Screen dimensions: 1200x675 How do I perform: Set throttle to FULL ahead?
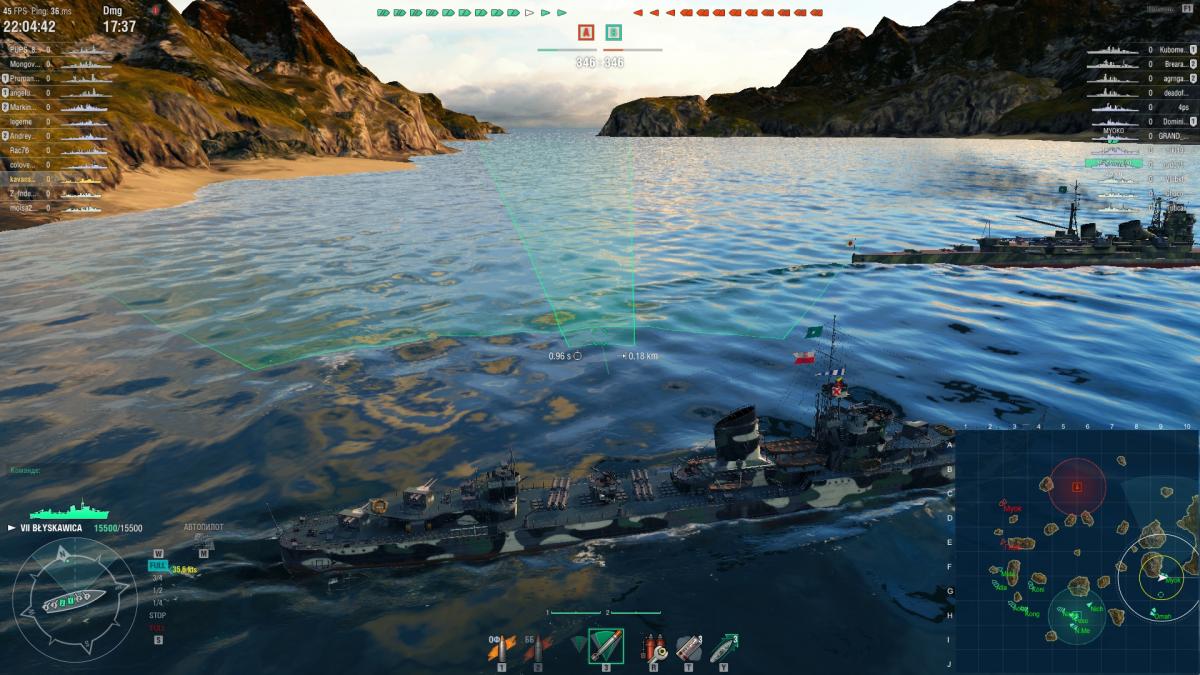tap(157, 565)
